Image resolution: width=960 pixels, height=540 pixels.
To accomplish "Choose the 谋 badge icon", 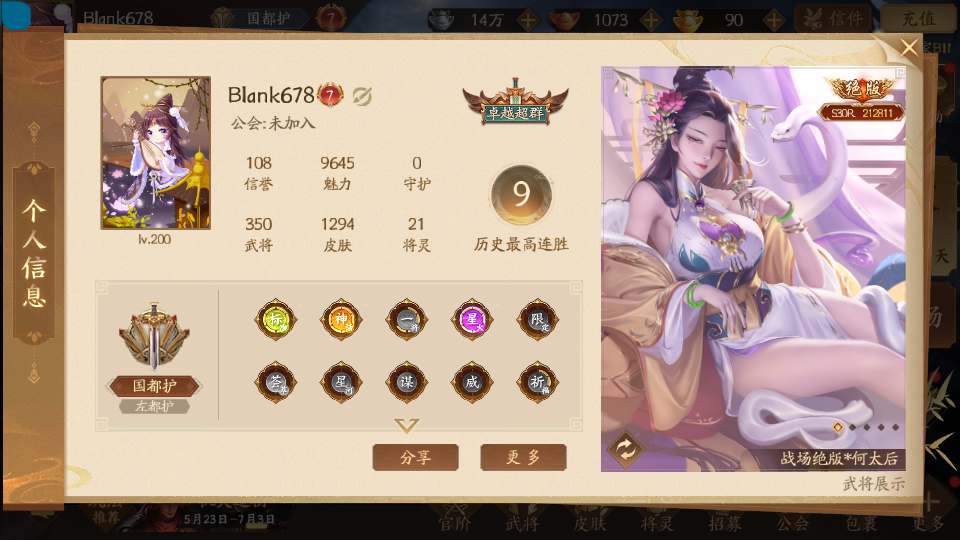I will tap(406, 381).
